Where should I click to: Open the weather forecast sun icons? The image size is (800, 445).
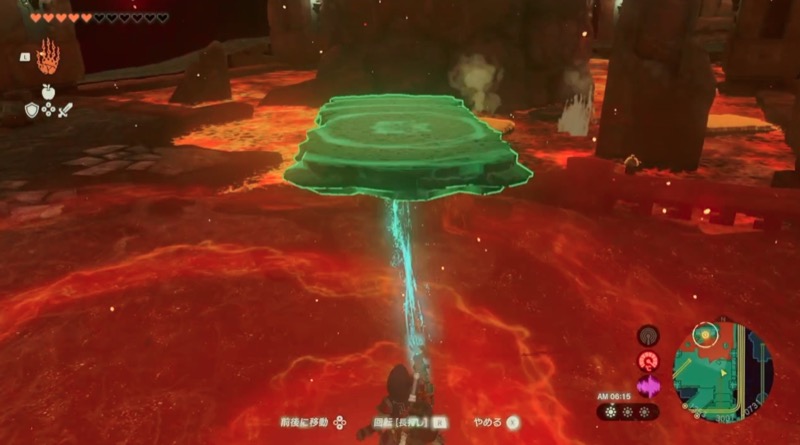(626, 412)
